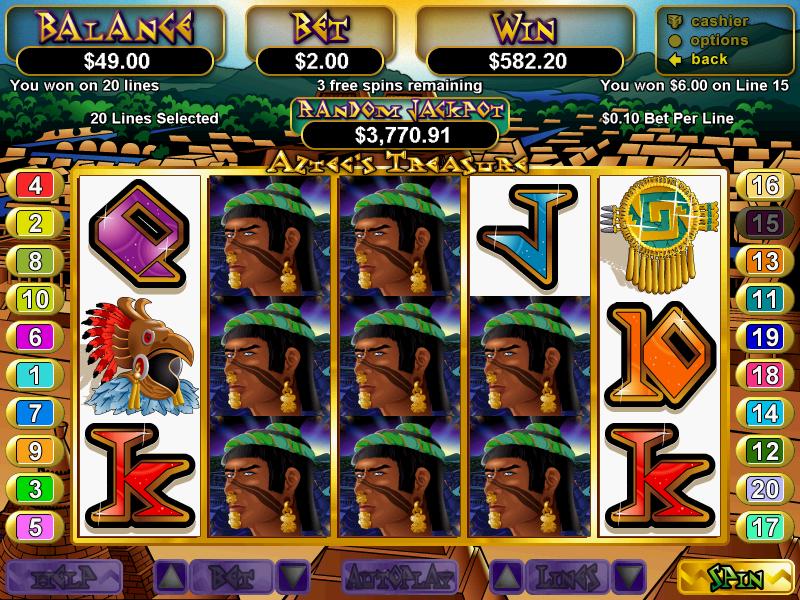Start Autoplay mode
Viewport: 800px width, 600px height.
400,577
